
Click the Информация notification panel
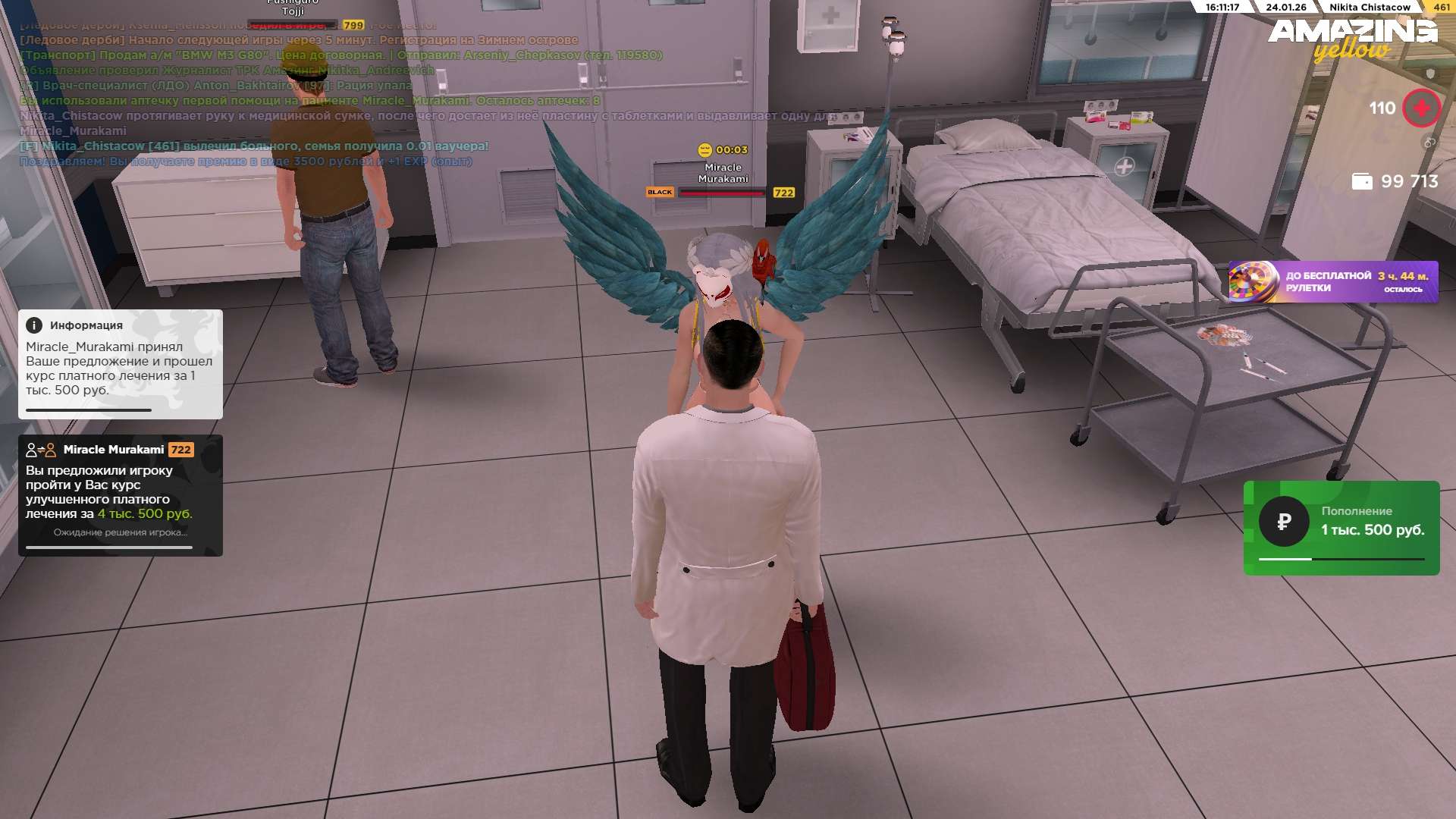click(x=121, y=364)
